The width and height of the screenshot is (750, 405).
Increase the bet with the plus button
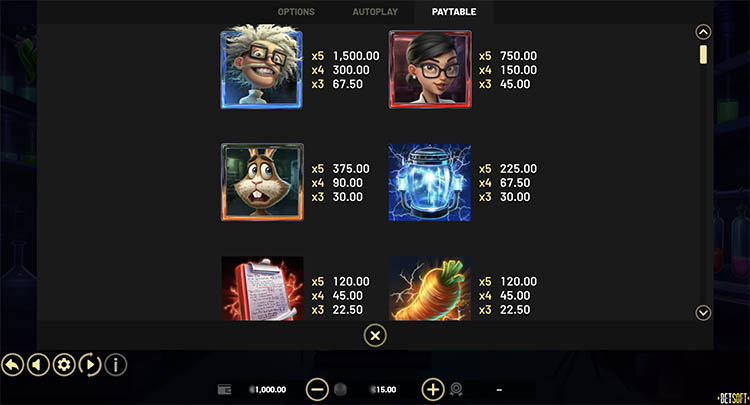[433, 389]
